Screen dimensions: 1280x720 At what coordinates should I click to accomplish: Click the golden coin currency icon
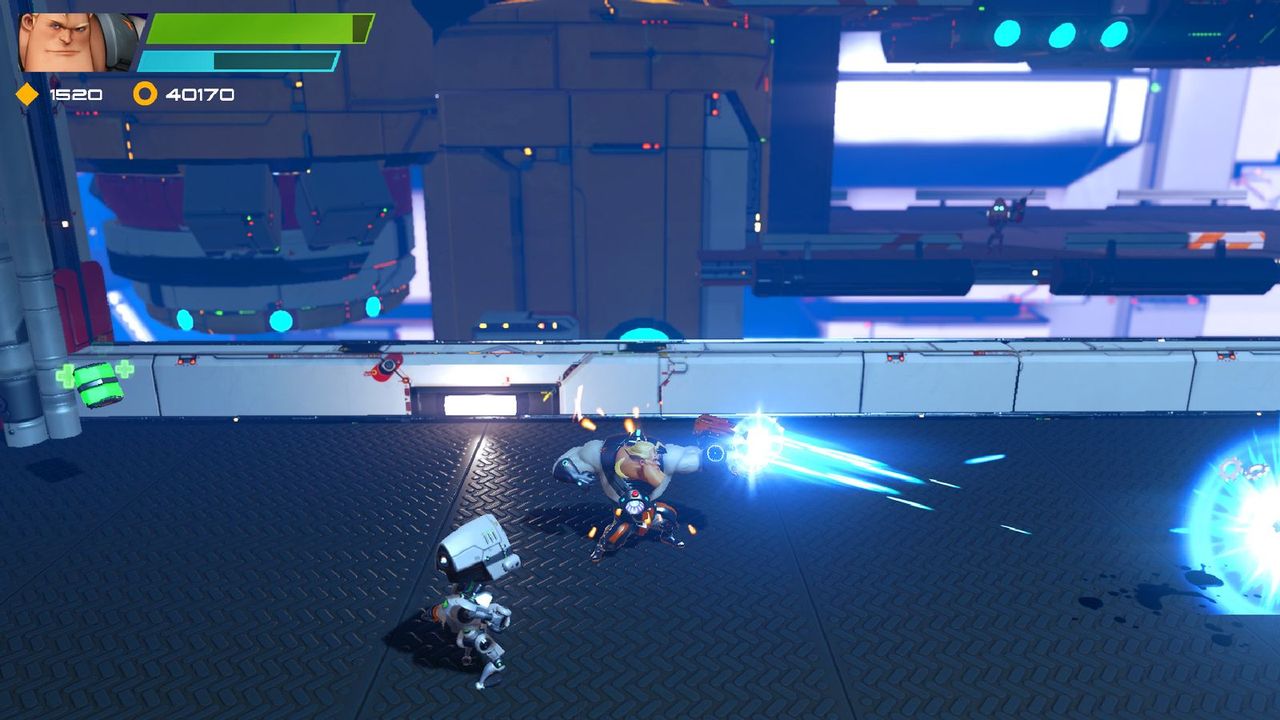click(x=146, y=94)
